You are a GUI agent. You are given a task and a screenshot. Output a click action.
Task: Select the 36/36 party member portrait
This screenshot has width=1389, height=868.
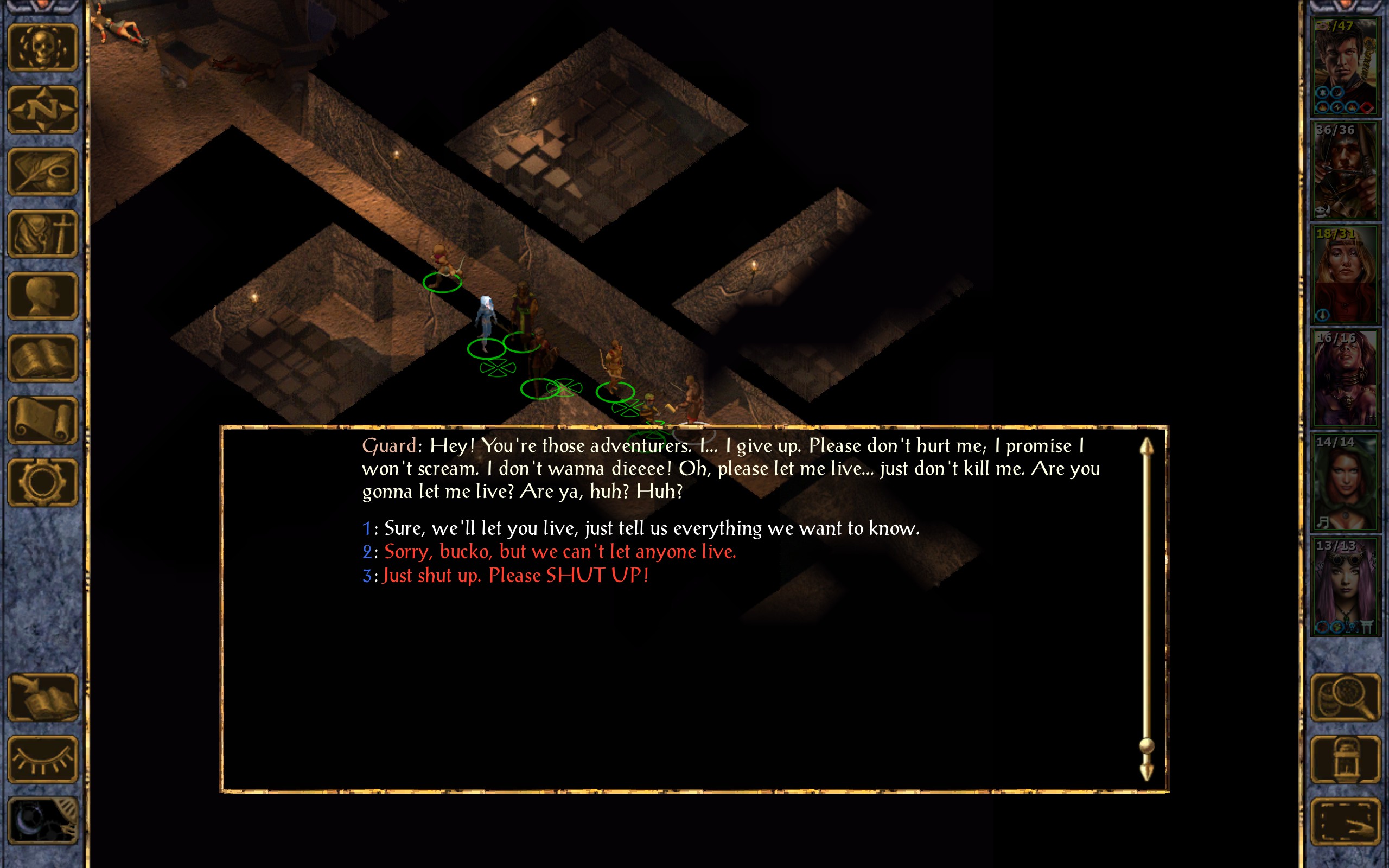pyautogui.click(x=1345, y=170)
